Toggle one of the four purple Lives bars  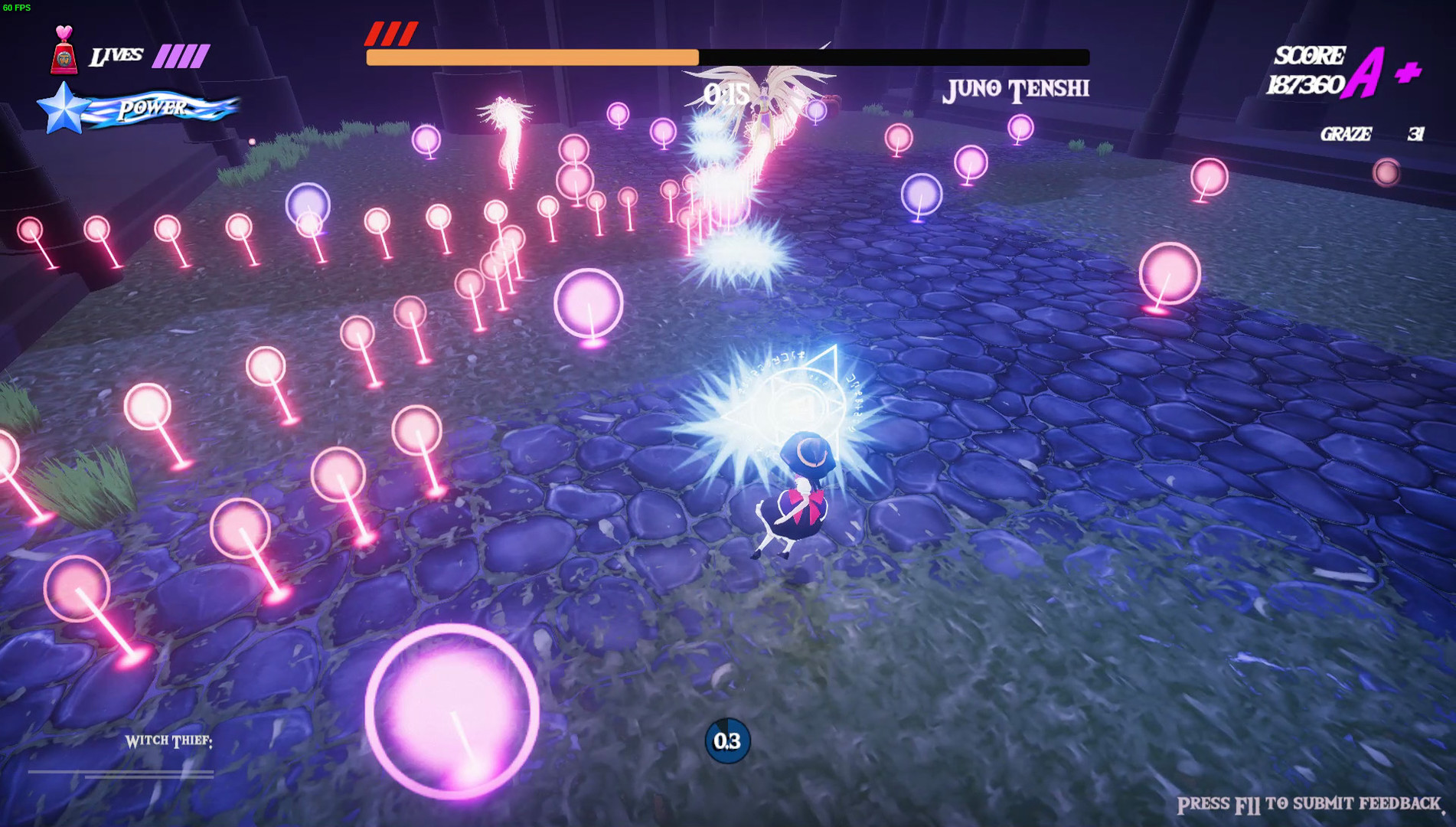(181, 54)
